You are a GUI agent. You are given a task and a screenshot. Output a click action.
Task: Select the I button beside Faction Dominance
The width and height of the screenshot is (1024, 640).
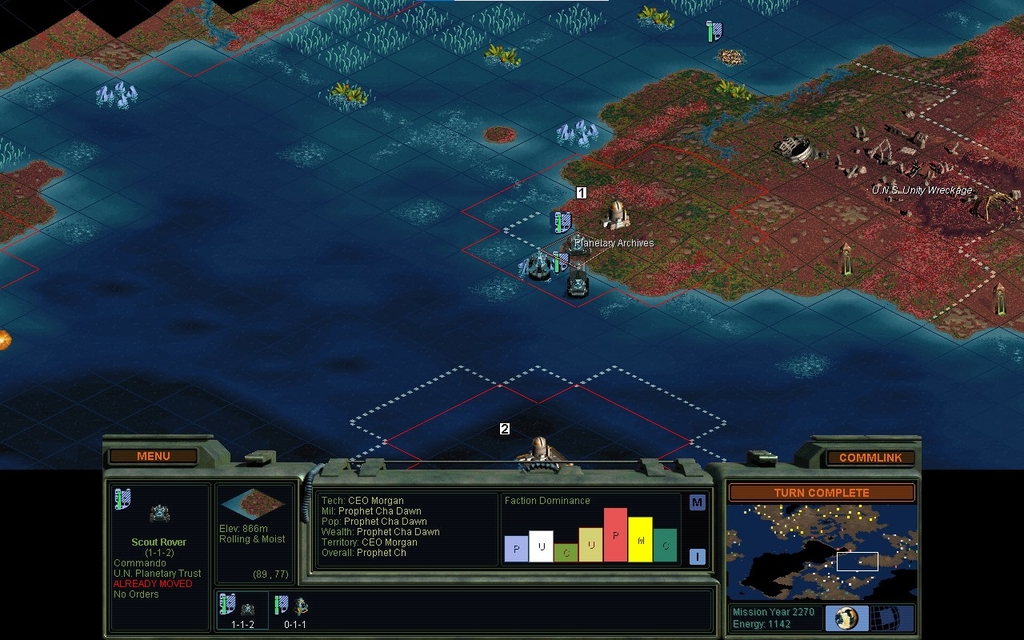click(697, 556)
